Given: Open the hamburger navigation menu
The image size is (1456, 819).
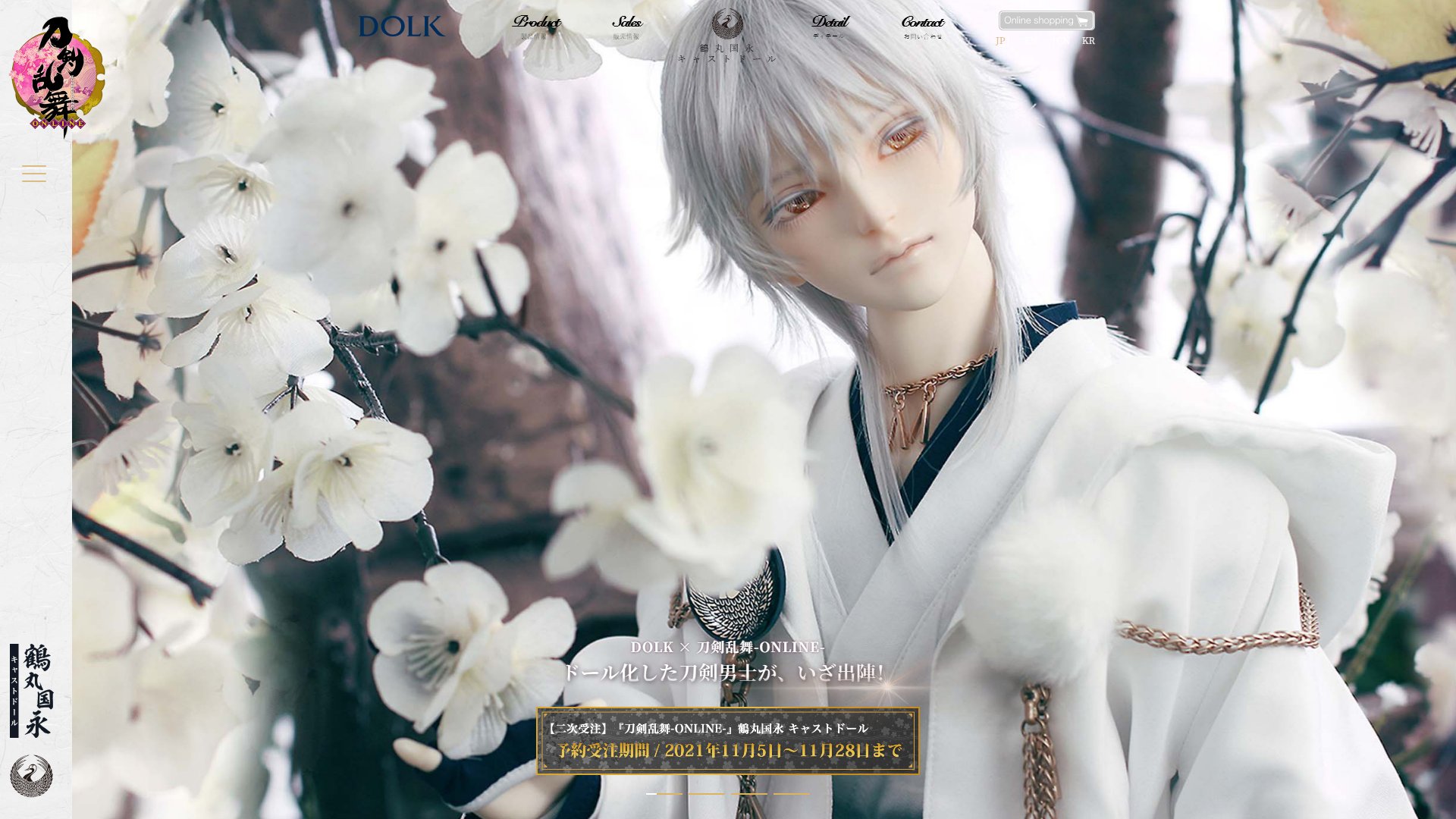Looking at the screenshot, I should (33, 174).
